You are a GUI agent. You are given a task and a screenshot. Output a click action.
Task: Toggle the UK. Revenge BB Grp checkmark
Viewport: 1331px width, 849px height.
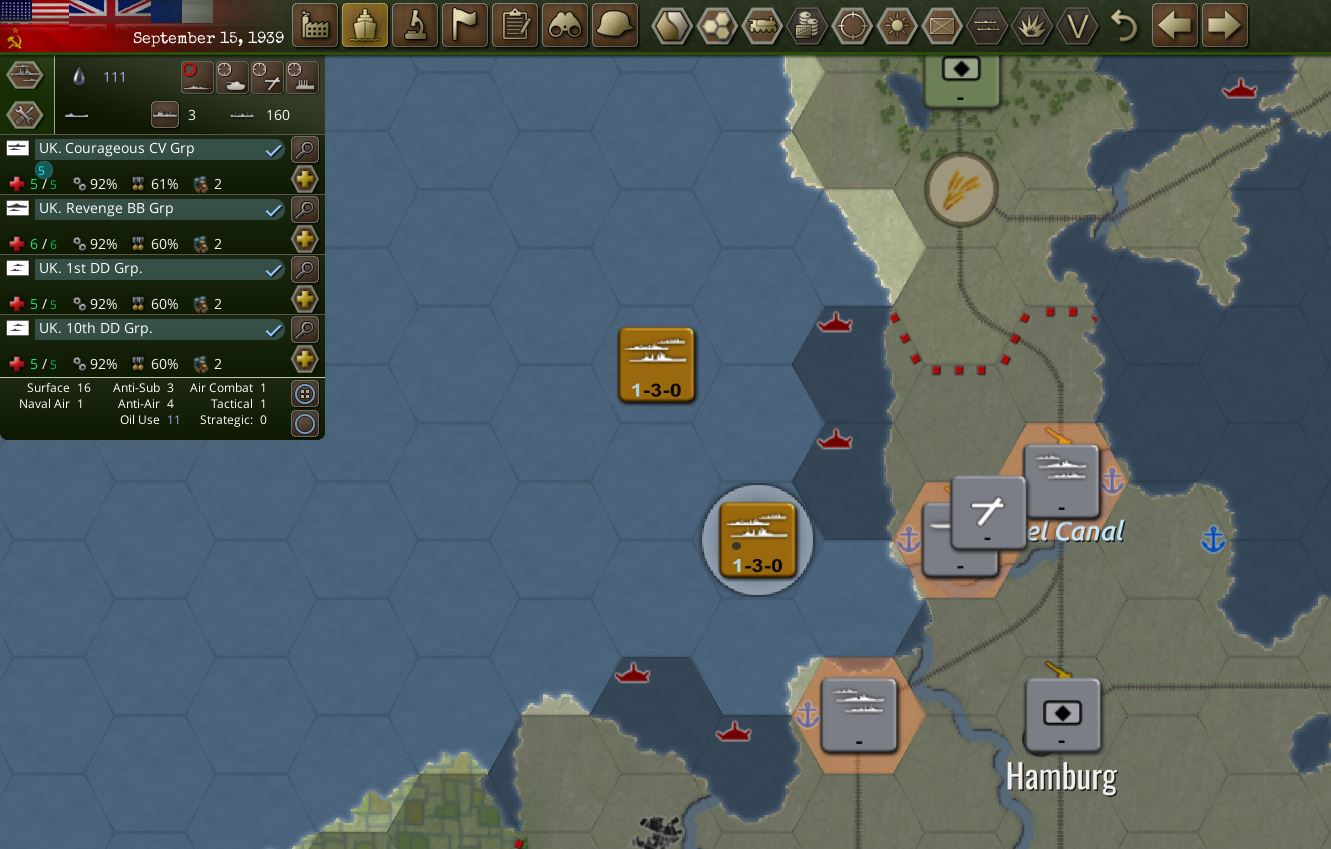click(272, 209)
